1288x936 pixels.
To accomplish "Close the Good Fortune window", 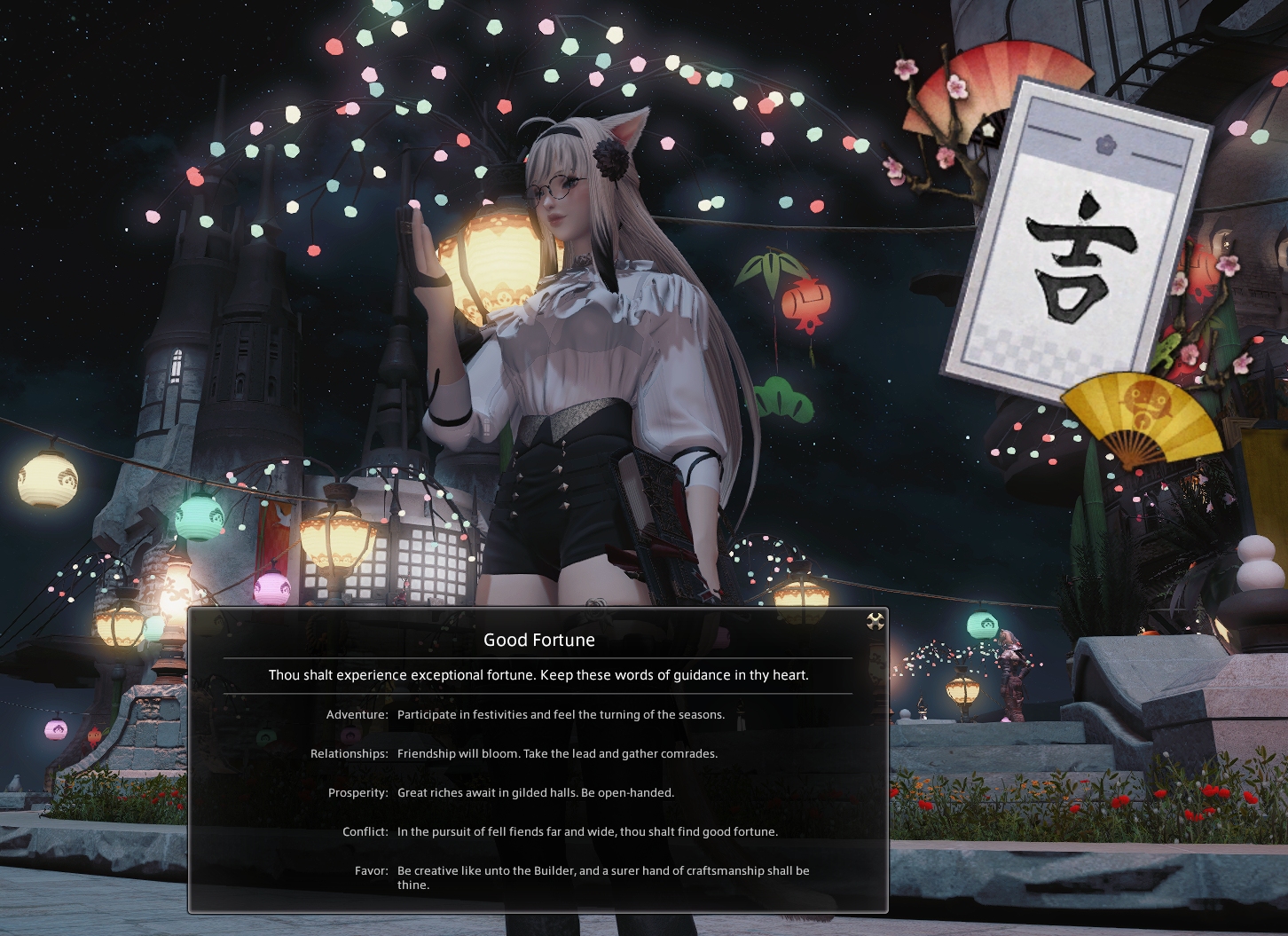I will pos(875,621).
